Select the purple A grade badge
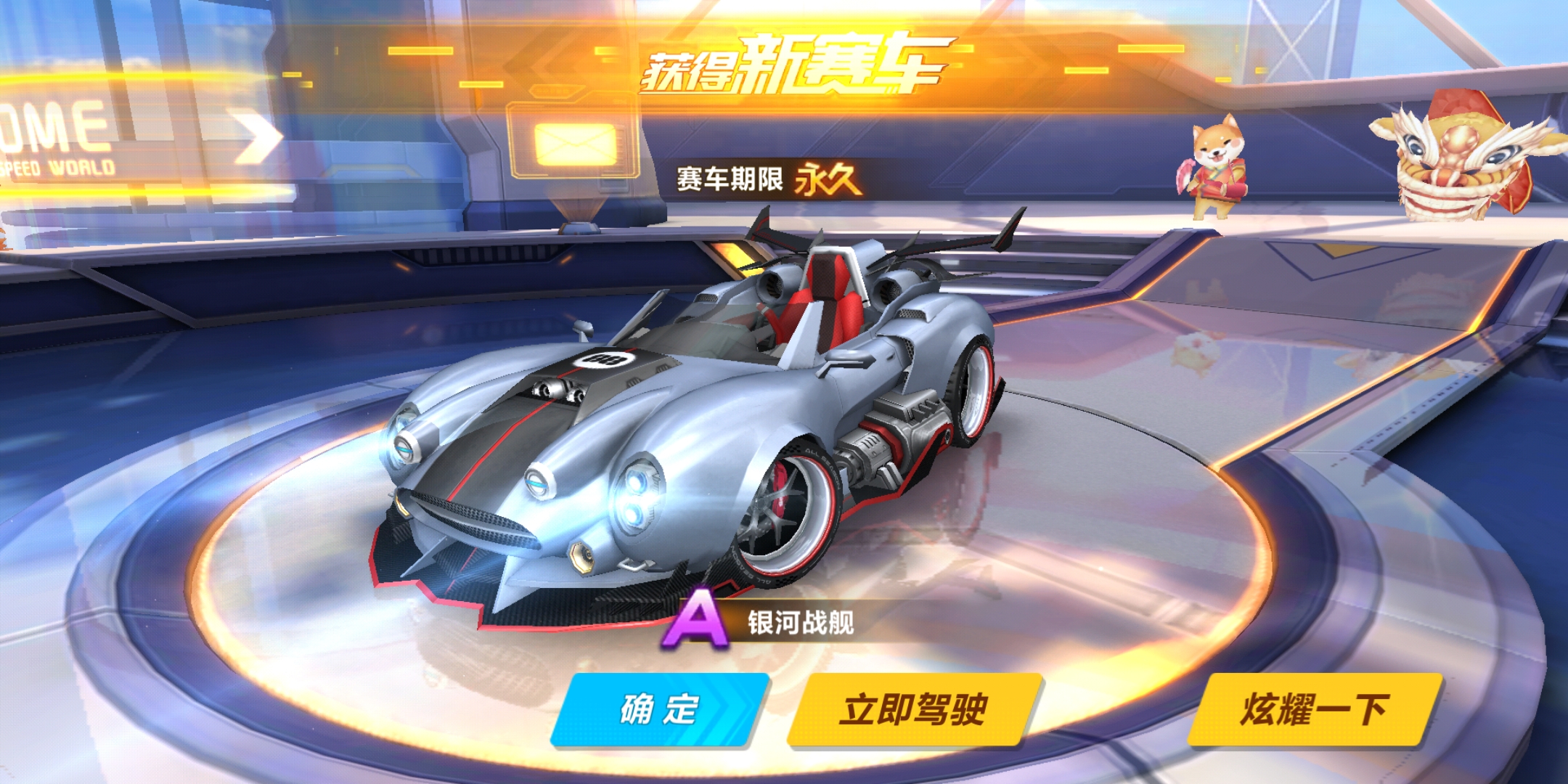This screenshot has height=784, width=1568. pos(695,621)
